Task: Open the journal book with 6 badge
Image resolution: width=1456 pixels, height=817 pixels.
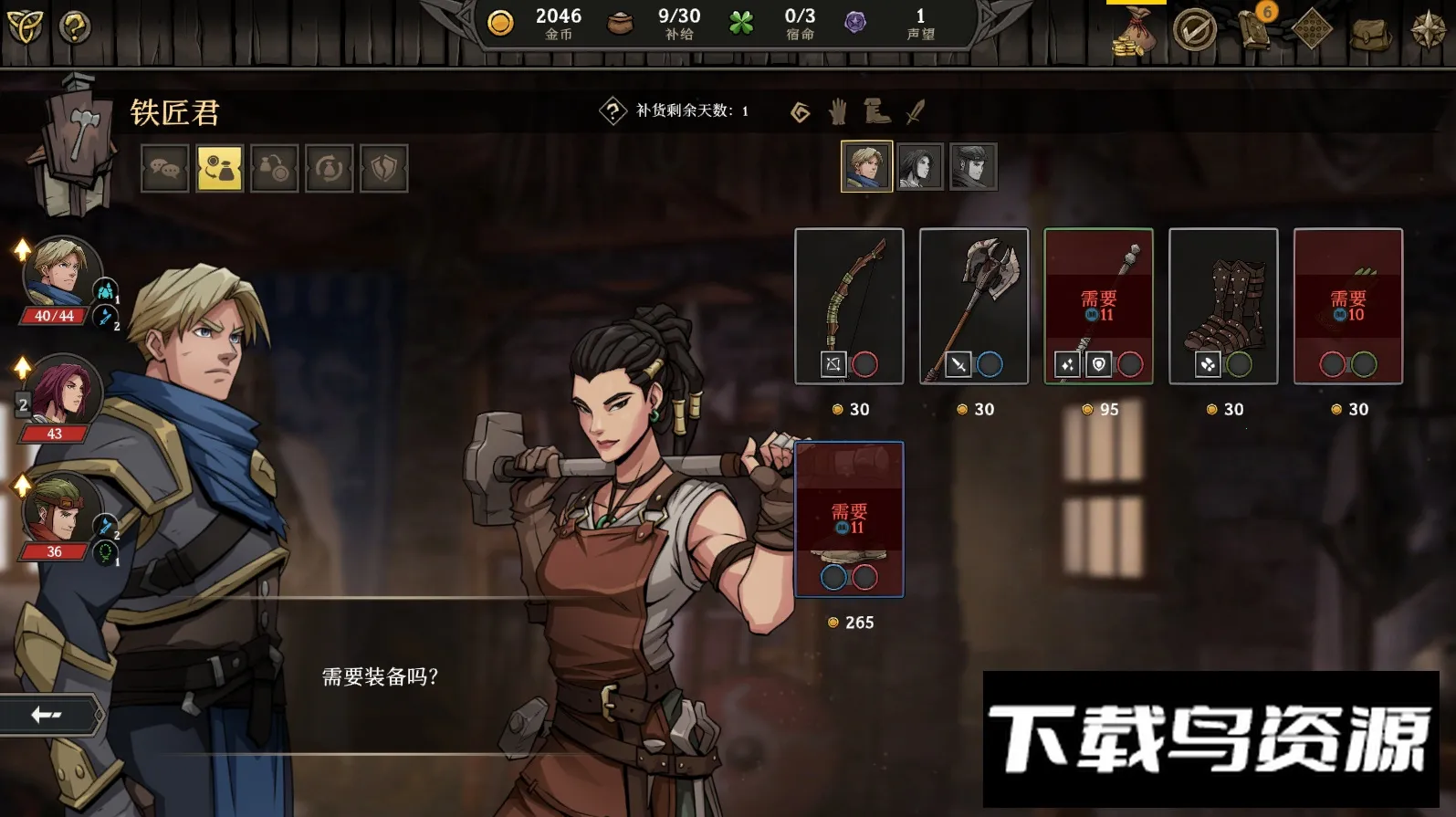Action: click(1254, 29)
